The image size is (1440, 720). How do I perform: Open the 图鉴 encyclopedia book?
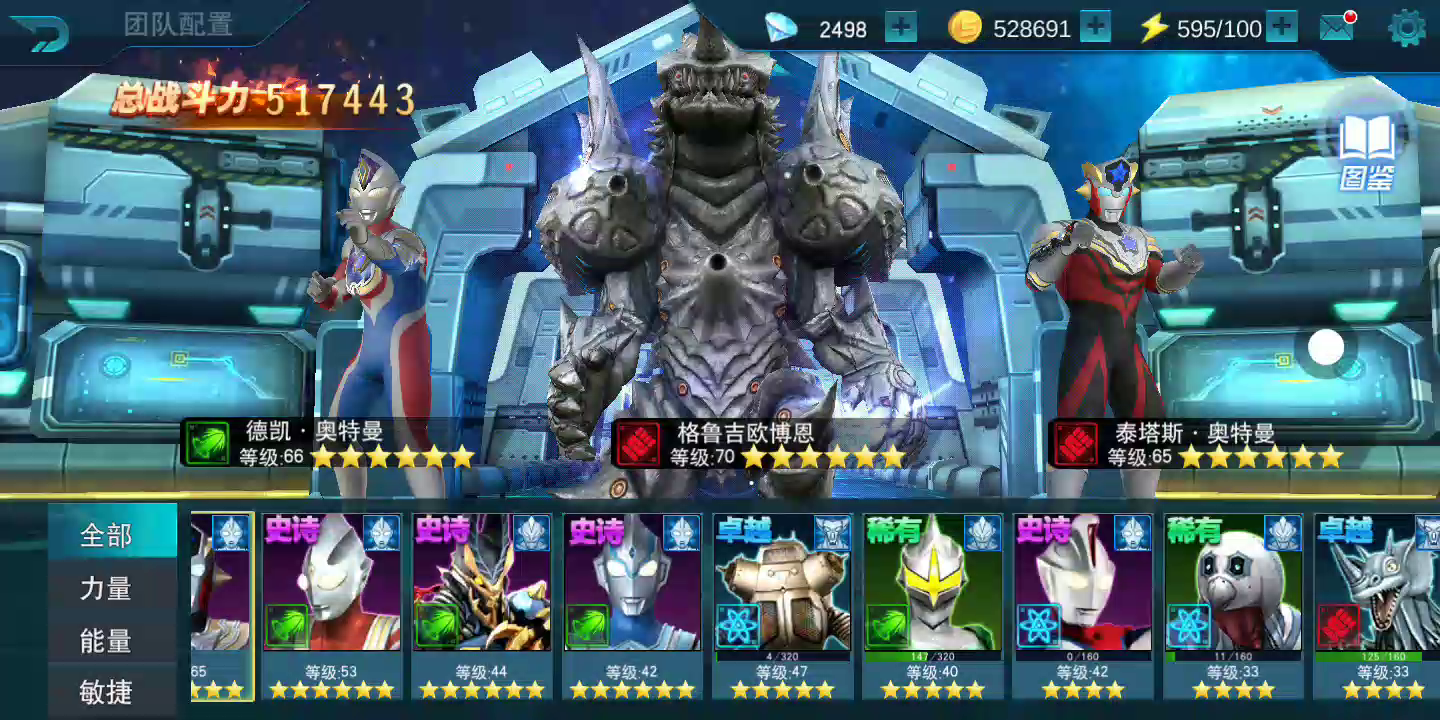tap(1367, 152)
